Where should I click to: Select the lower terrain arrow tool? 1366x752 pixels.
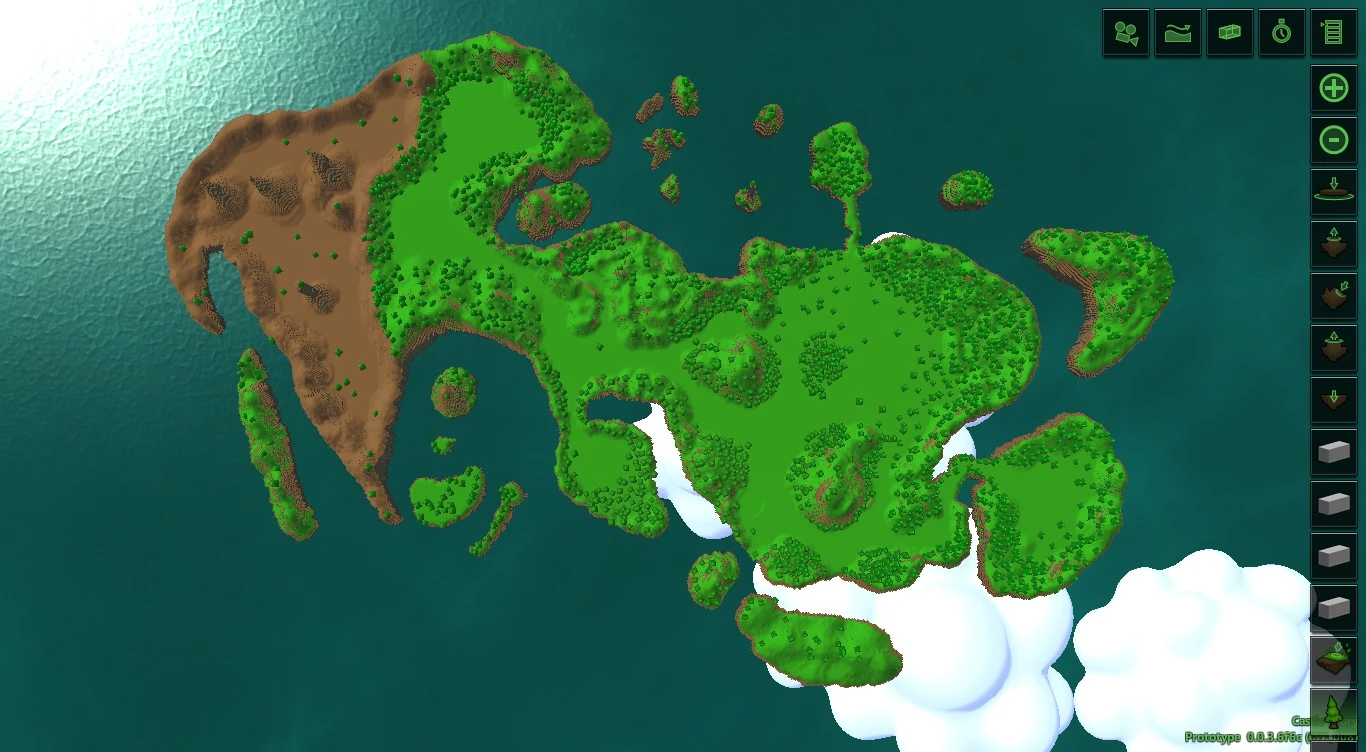(x=1333, y=401)
